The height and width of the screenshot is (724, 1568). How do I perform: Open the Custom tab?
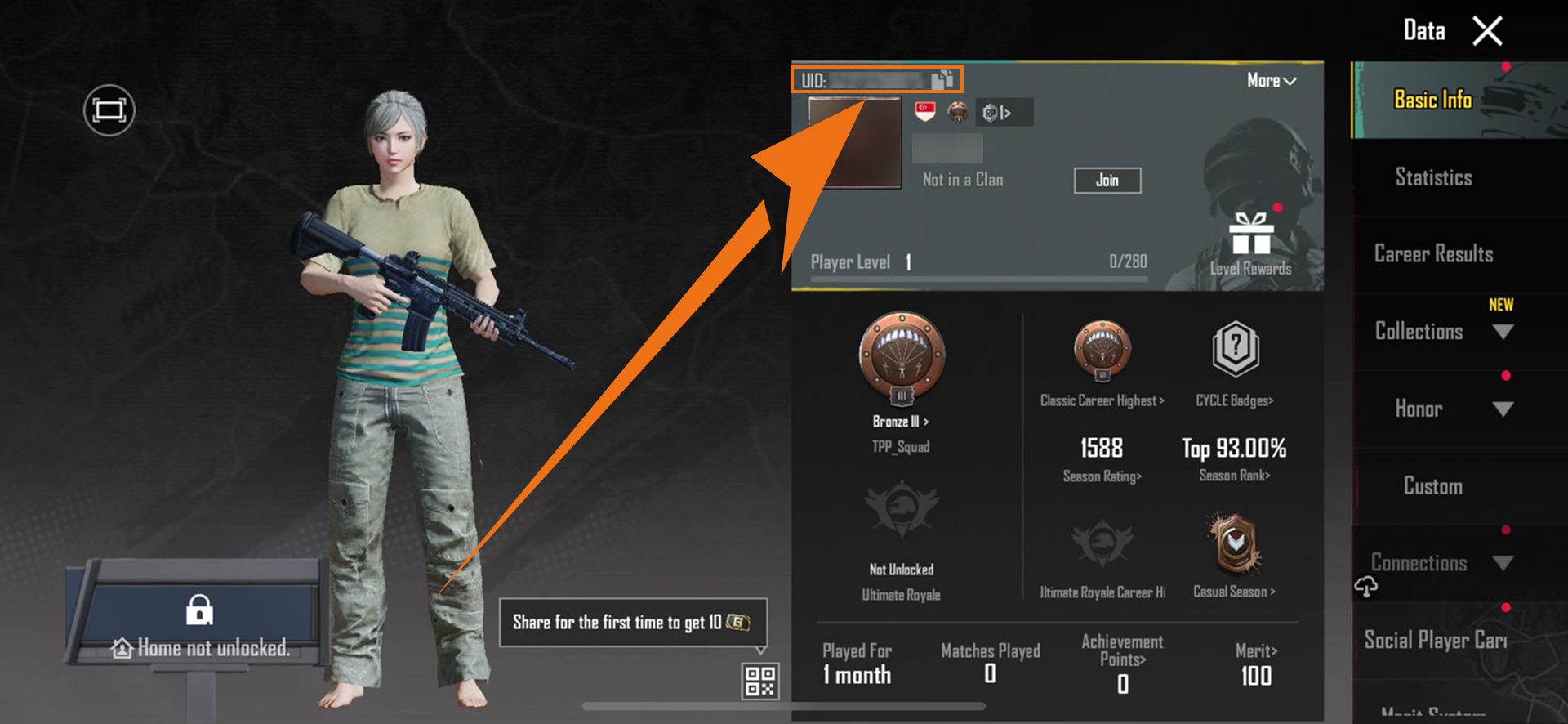(x=1433, y=486)
